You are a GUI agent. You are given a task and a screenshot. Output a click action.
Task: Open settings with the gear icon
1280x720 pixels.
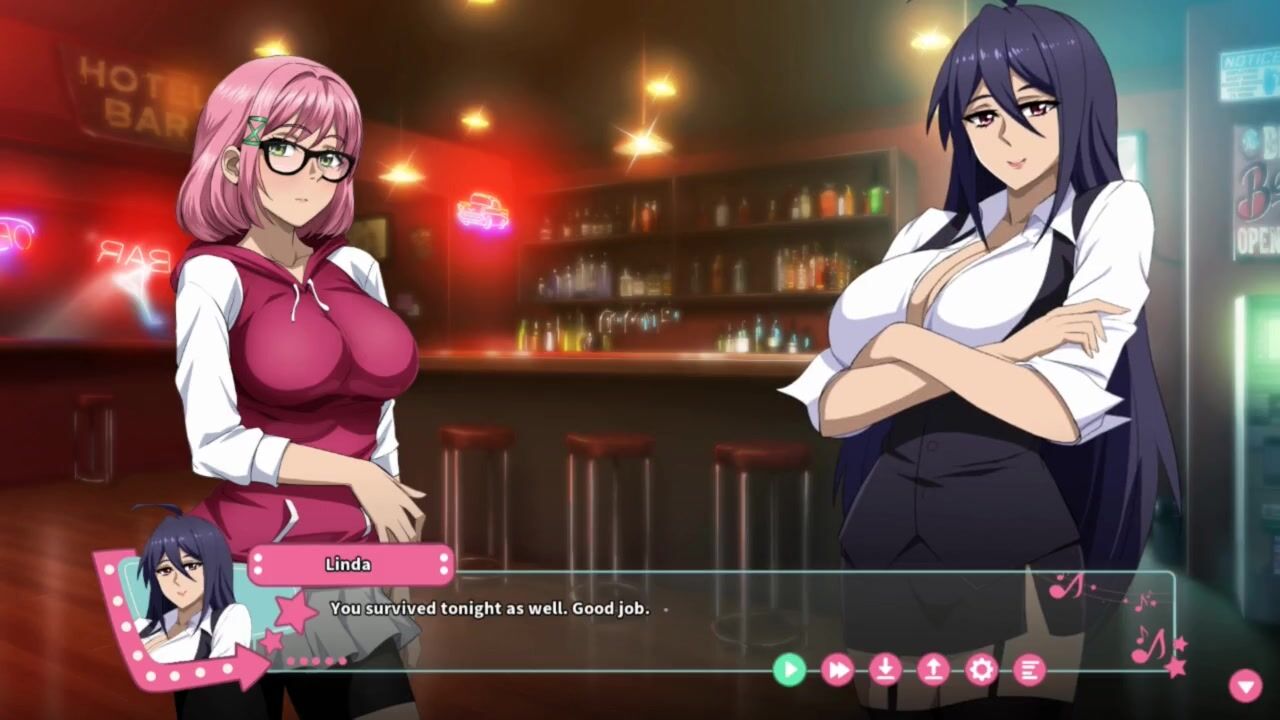click(981, 669)
